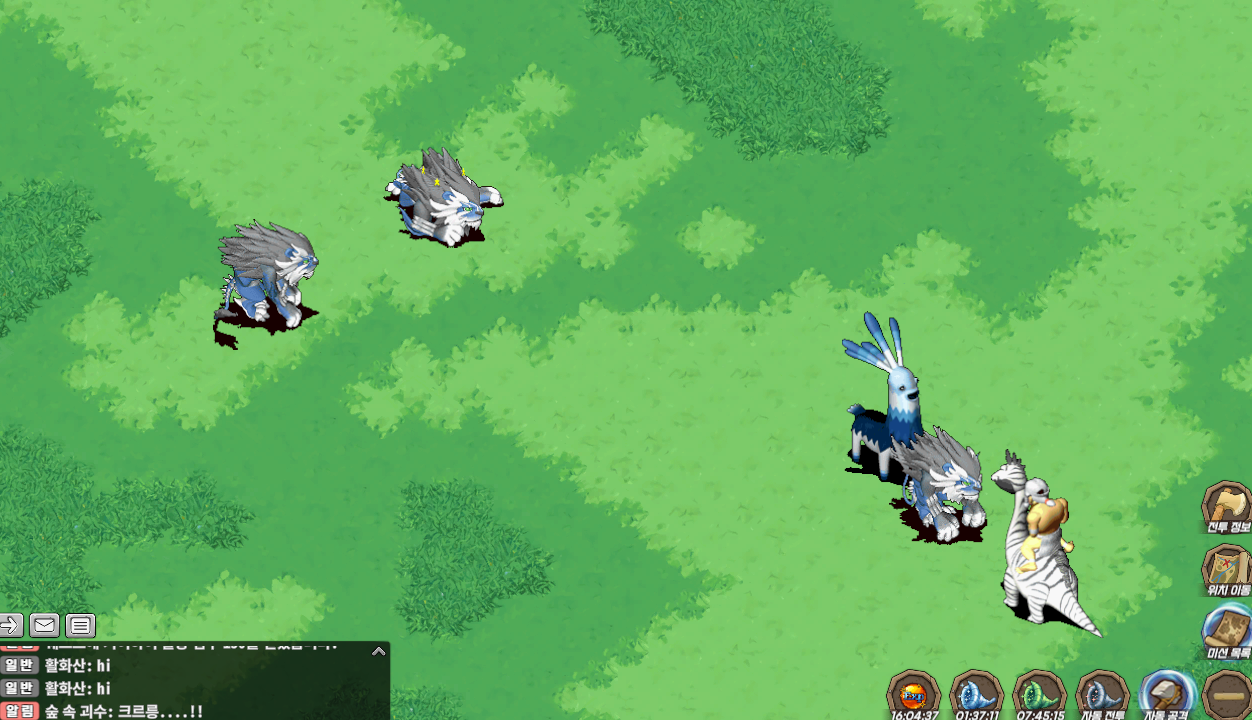Image resolution: width=1252 pixels, height=720 pixels.
Task: Collapse the menu with the minus button
Action: 1226,694
